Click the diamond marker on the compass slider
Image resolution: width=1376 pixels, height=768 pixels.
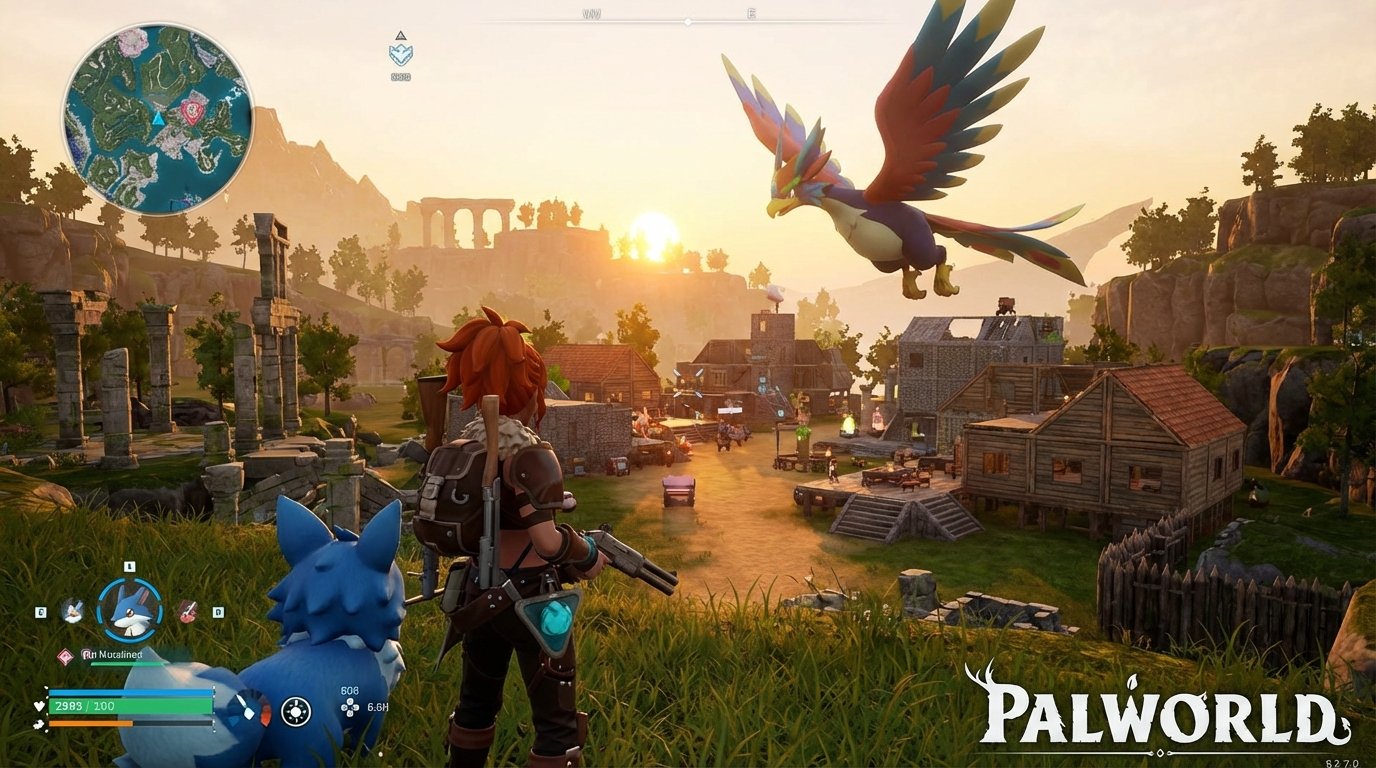(688, 22)
